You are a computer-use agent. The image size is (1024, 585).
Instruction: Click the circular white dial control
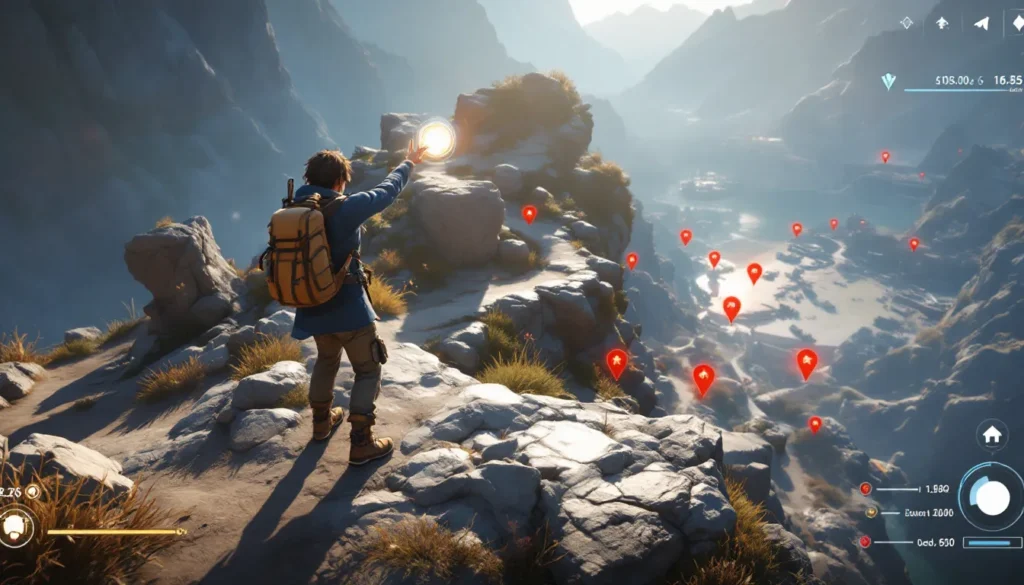(992, 497)
